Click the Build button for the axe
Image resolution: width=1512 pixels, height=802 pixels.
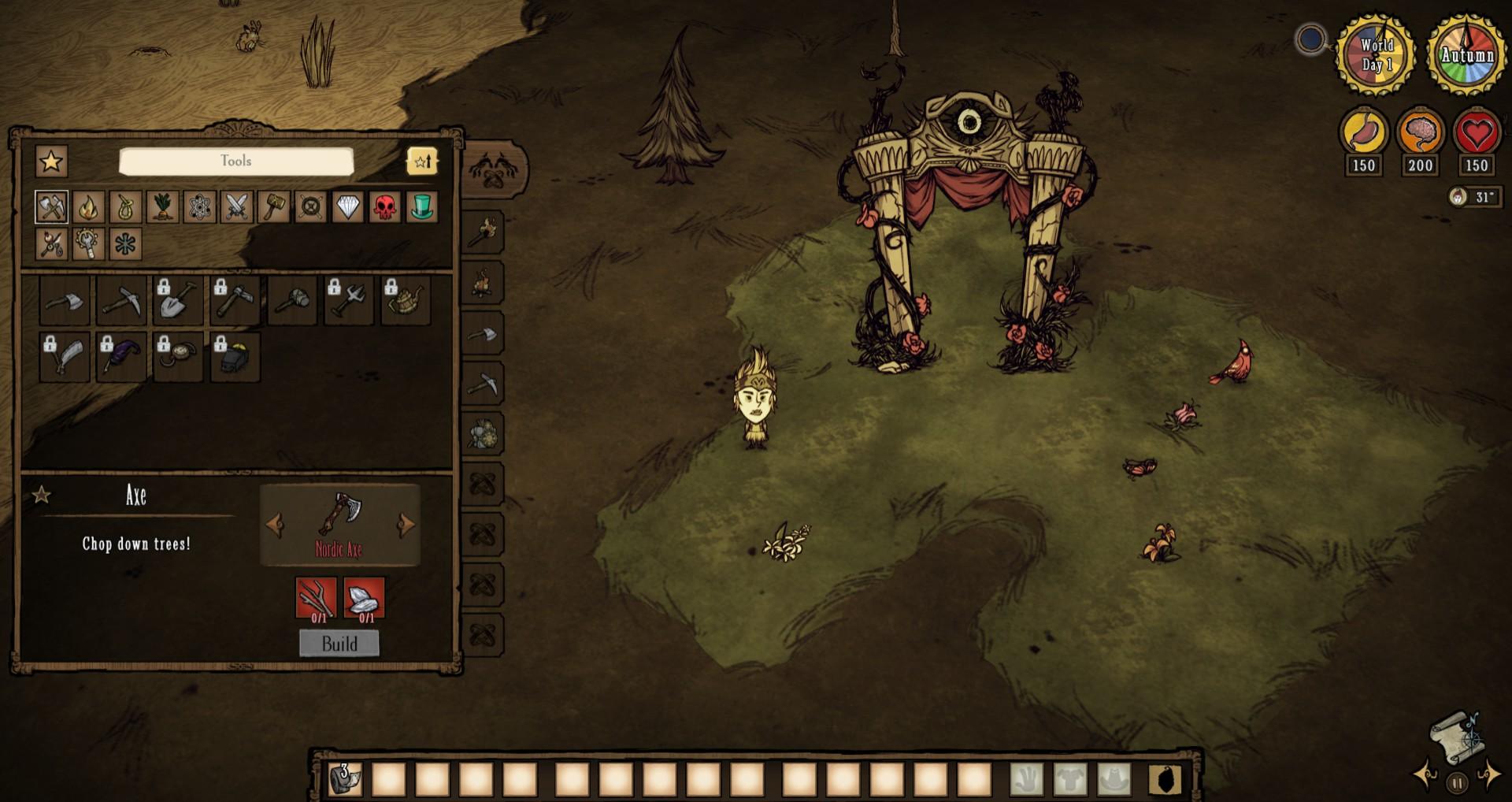click(339, 644)
